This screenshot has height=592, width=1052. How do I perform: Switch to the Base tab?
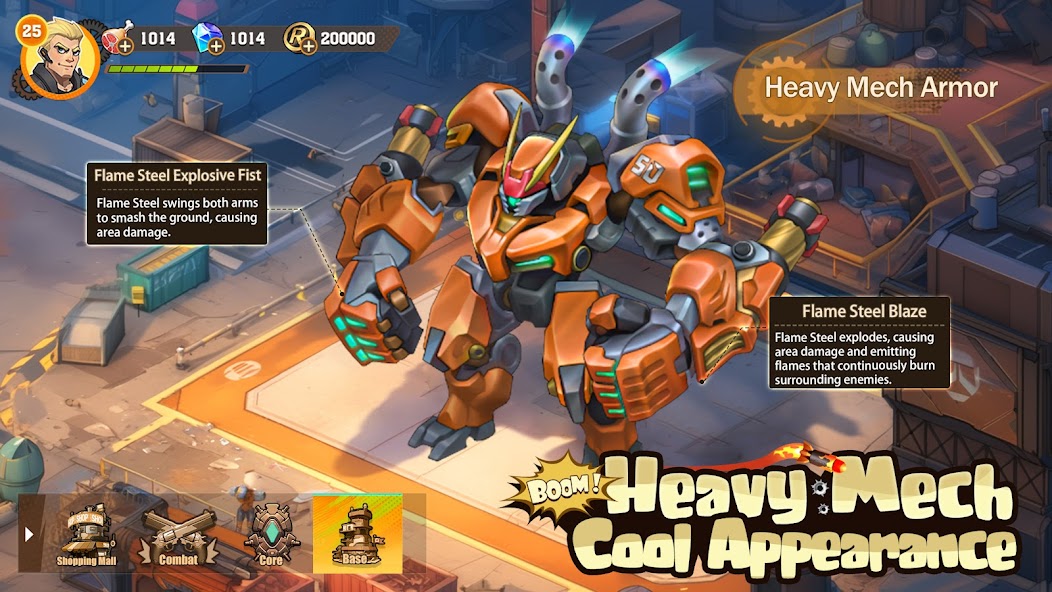357,535
